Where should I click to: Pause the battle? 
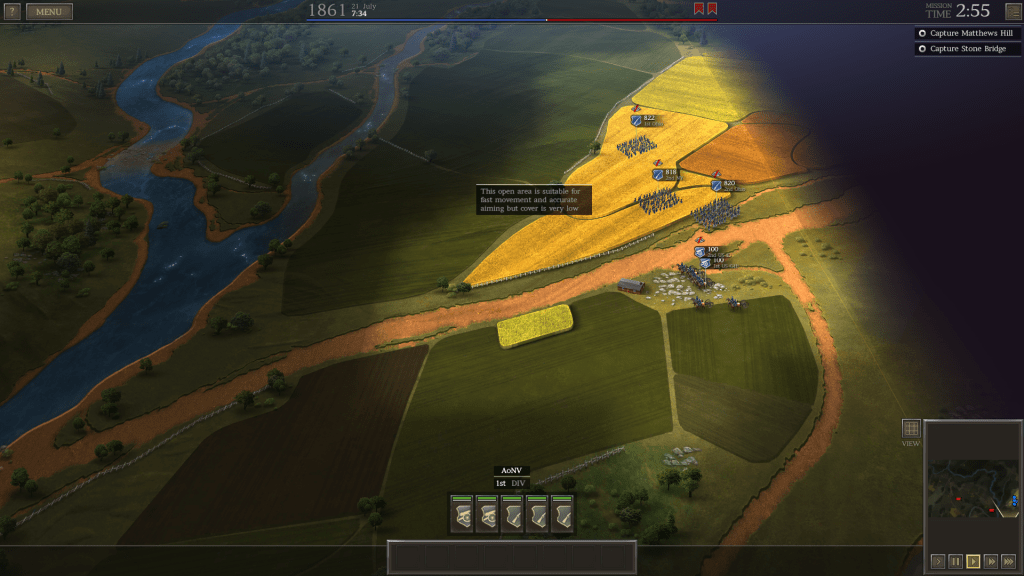(x=955, y=561)
